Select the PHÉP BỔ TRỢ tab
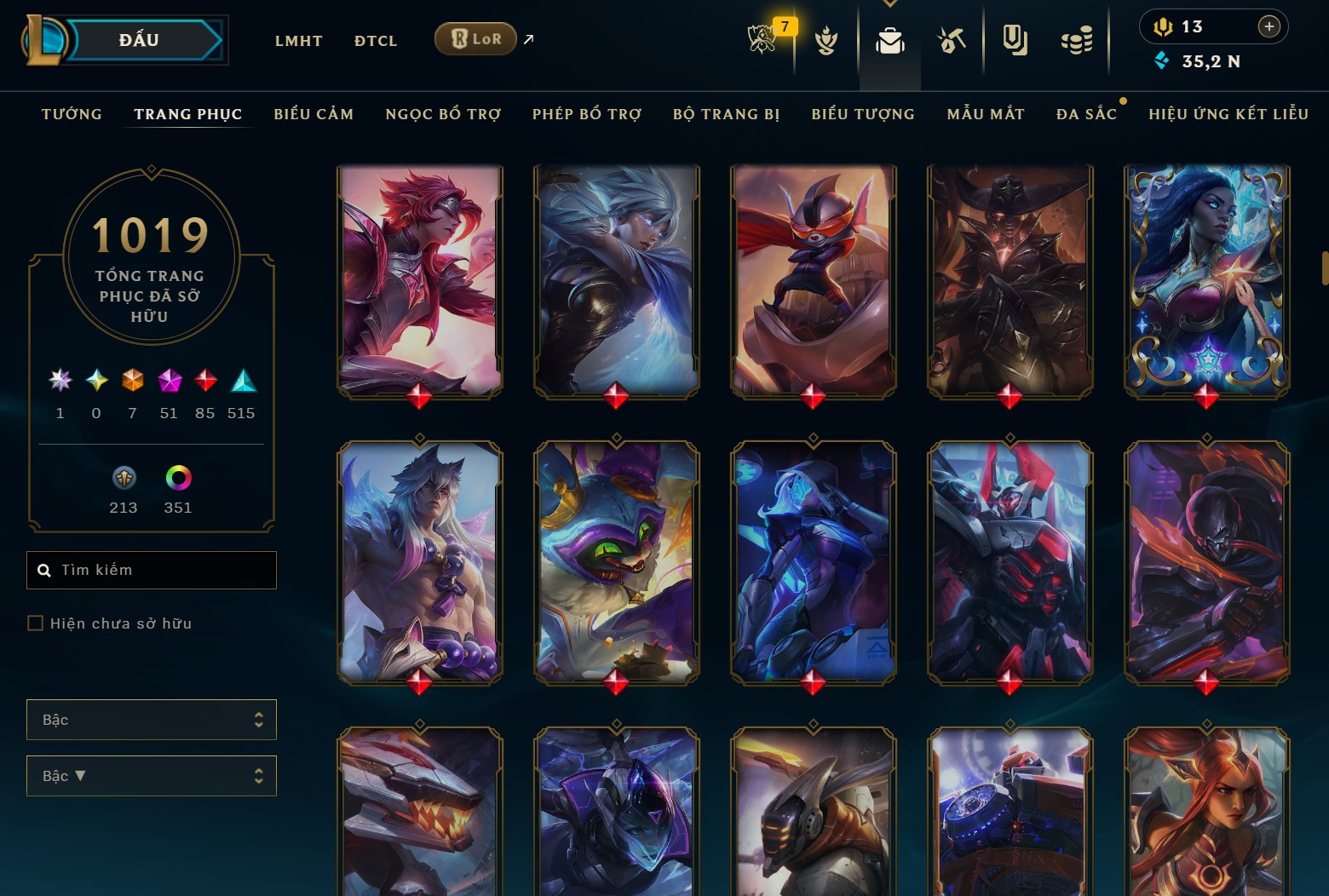This screenshot has width=1329, height=896. pyautogui.click(x=587, y=114)
